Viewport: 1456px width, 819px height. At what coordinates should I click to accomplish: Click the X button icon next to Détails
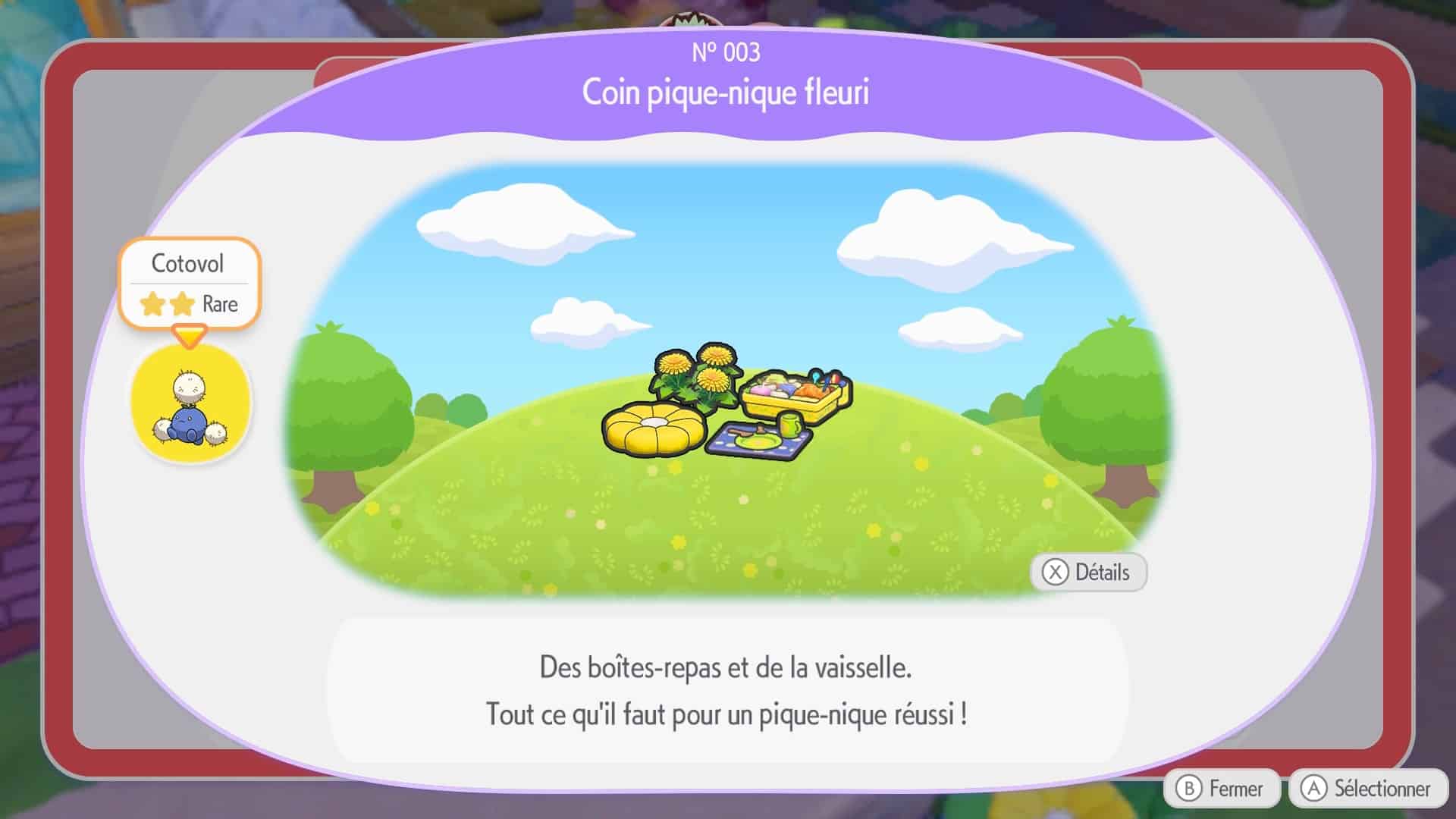tap(1055, 573)
